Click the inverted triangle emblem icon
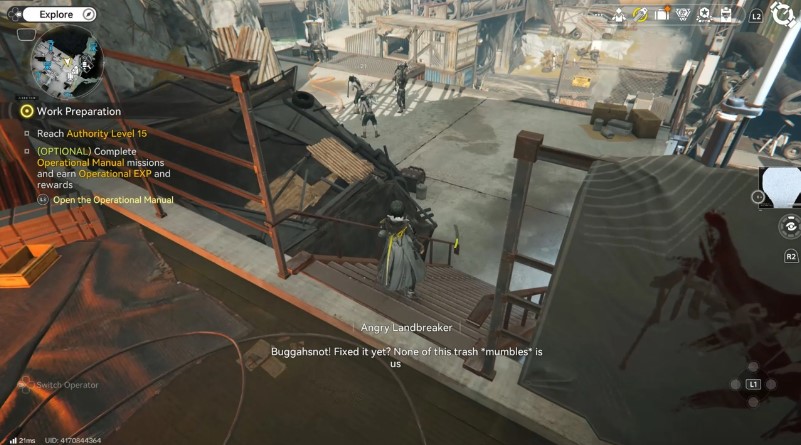Viewport: 801px width, 445px height. click(684, 14)
